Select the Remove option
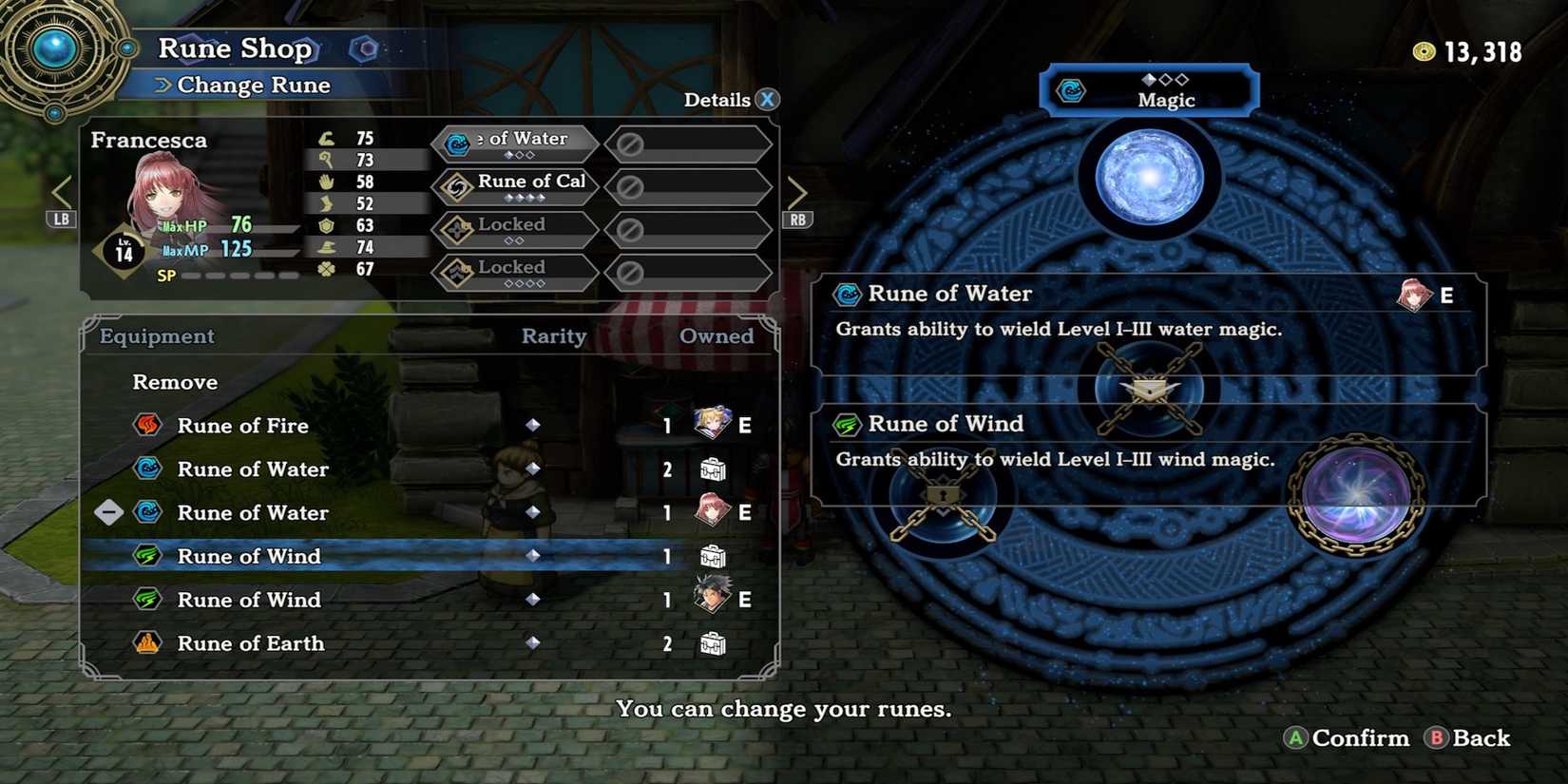 tap(175, 382)
